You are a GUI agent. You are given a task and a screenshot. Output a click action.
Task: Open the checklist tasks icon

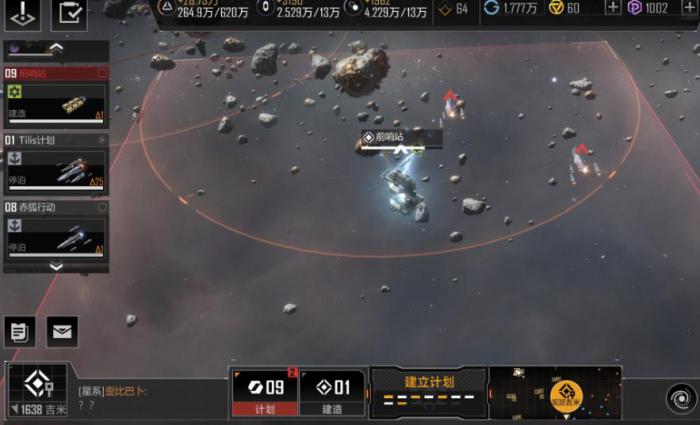click(70, 14)
